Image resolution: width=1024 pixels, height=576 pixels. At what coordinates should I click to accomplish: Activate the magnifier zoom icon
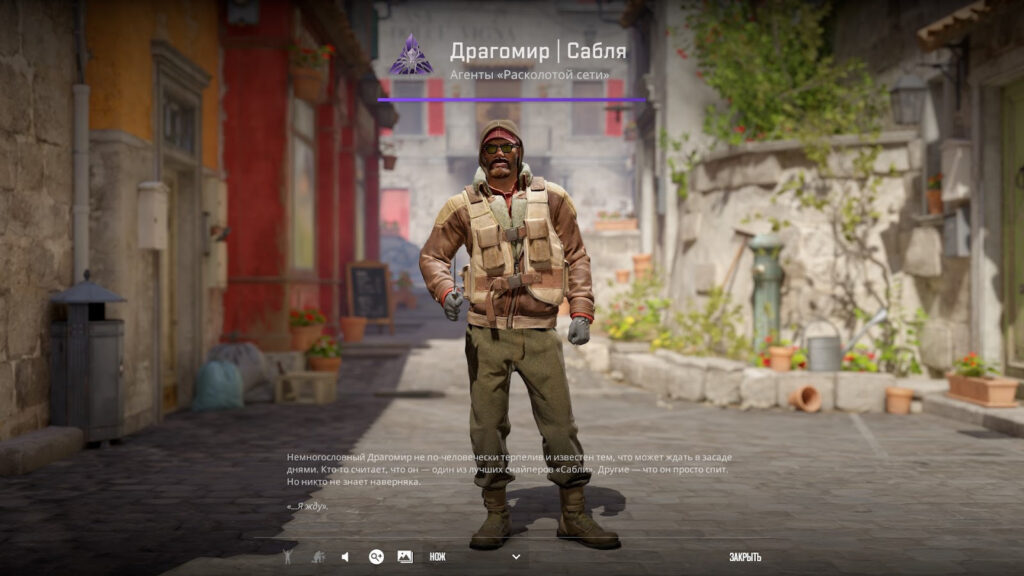376,557
